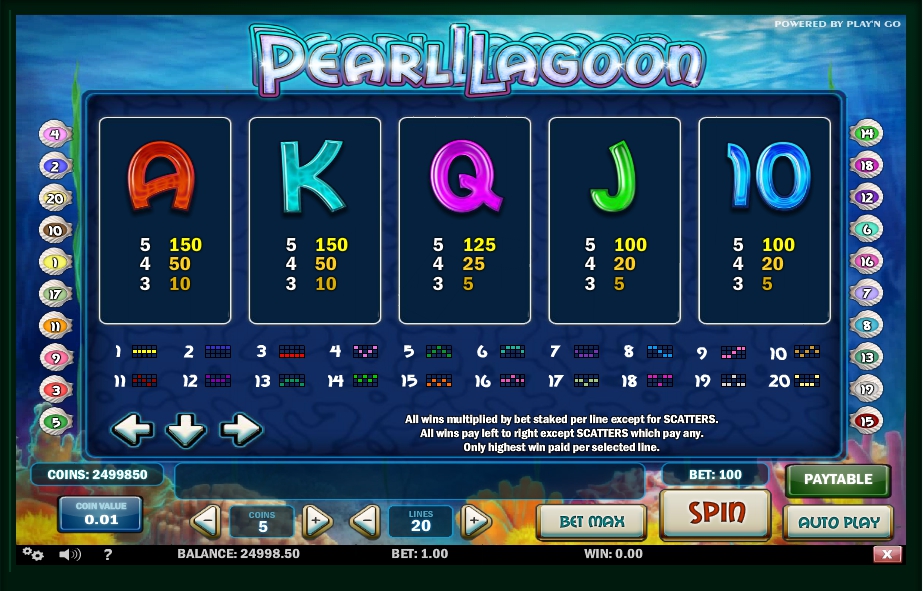923x591 pixels.
Task: Select payline 15 pearl marker
Action: (867, 421)
